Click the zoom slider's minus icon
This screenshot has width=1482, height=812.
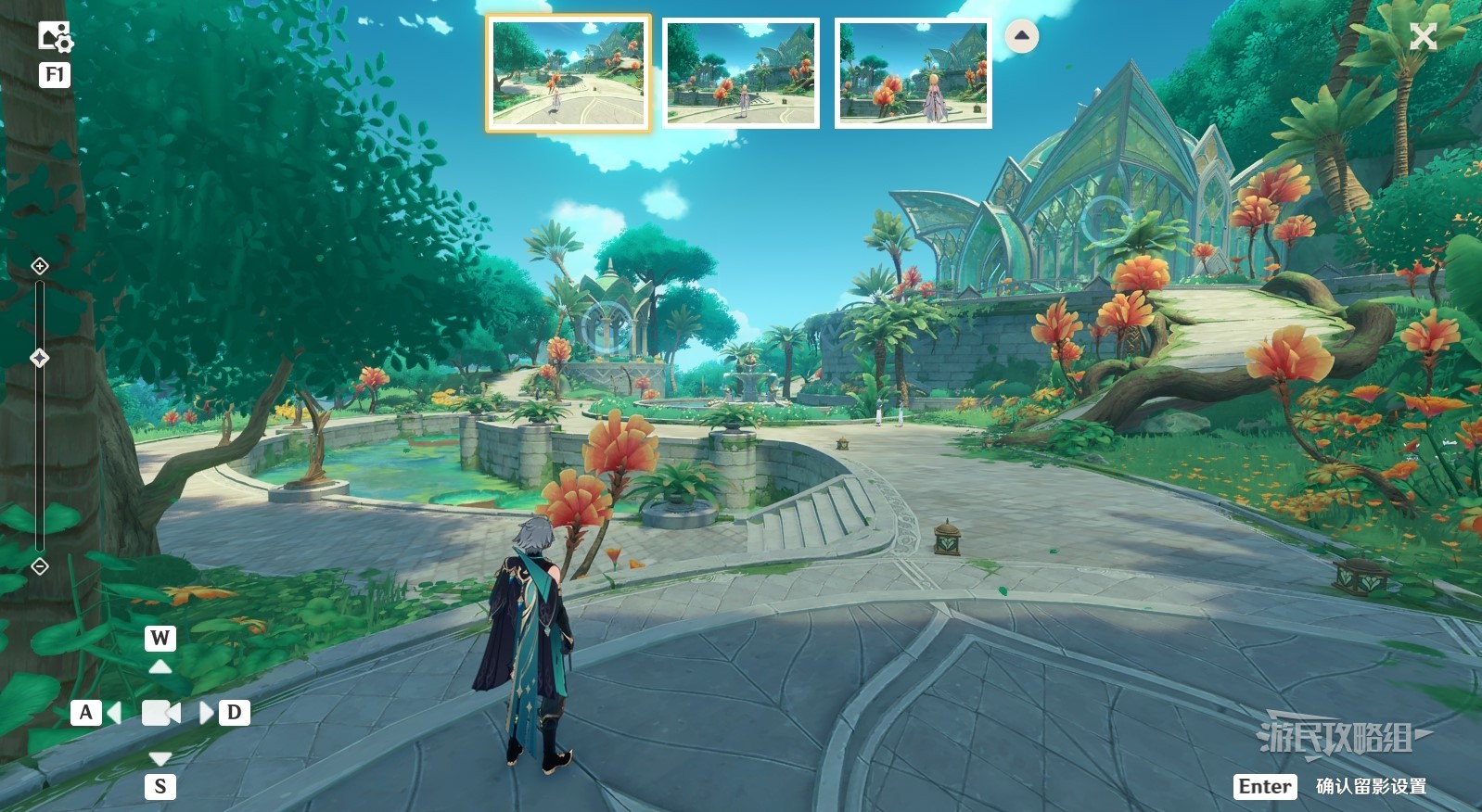40,565
